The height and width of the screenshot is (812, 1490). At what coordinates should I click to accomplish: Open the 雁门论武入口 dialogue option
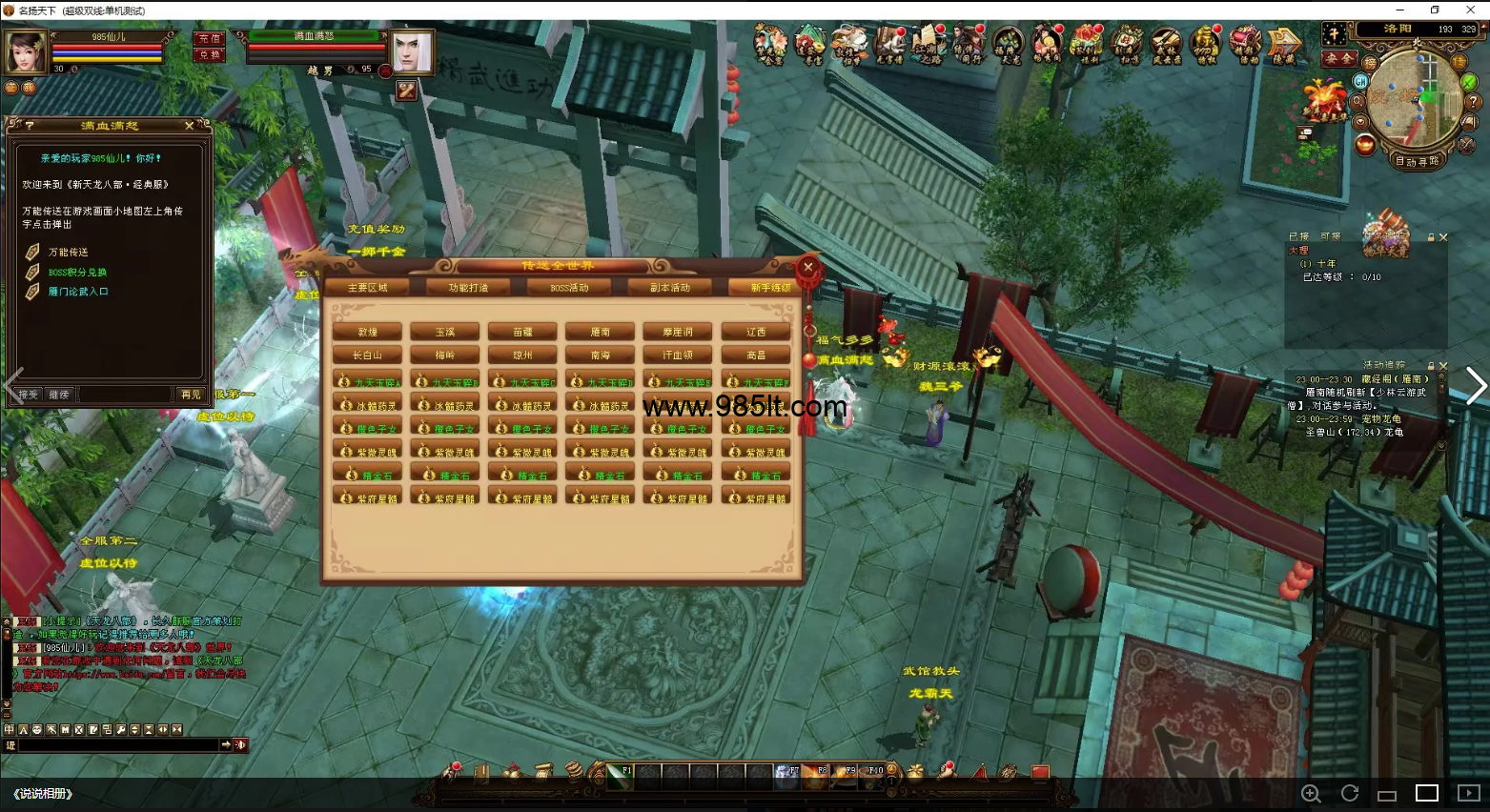pos(78,292)
